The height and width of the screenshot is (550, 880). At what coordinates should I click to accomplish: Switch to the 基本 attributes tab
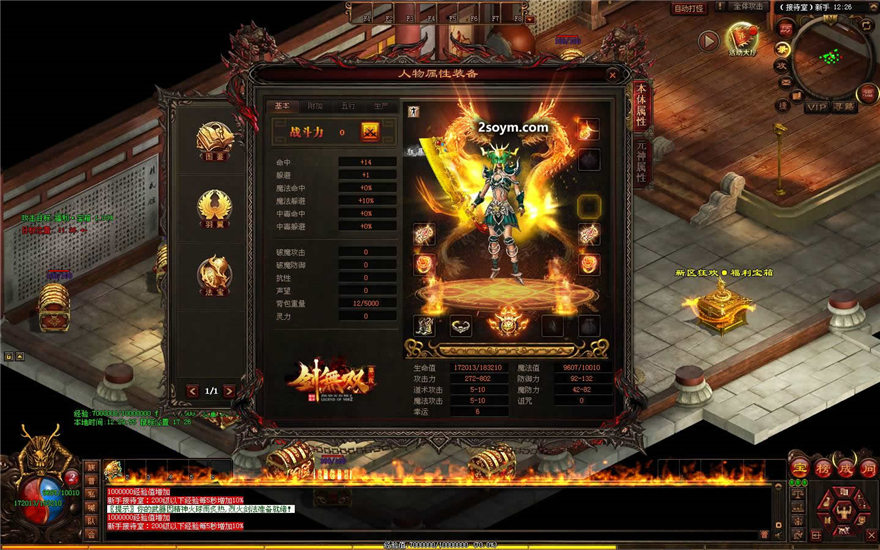pyautogui.click(x=282, y=105)
